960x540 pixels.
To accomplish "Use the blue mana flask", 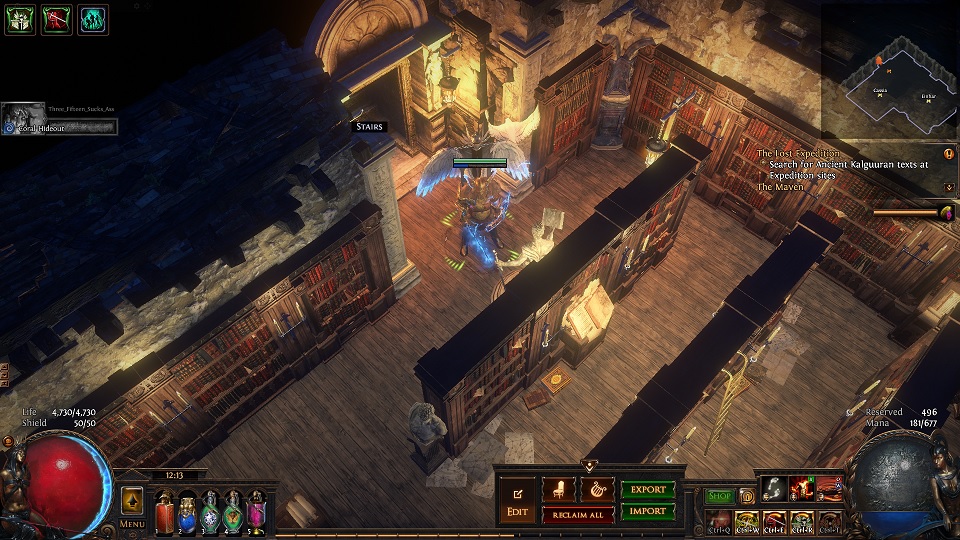I will (x=187, y=512).
